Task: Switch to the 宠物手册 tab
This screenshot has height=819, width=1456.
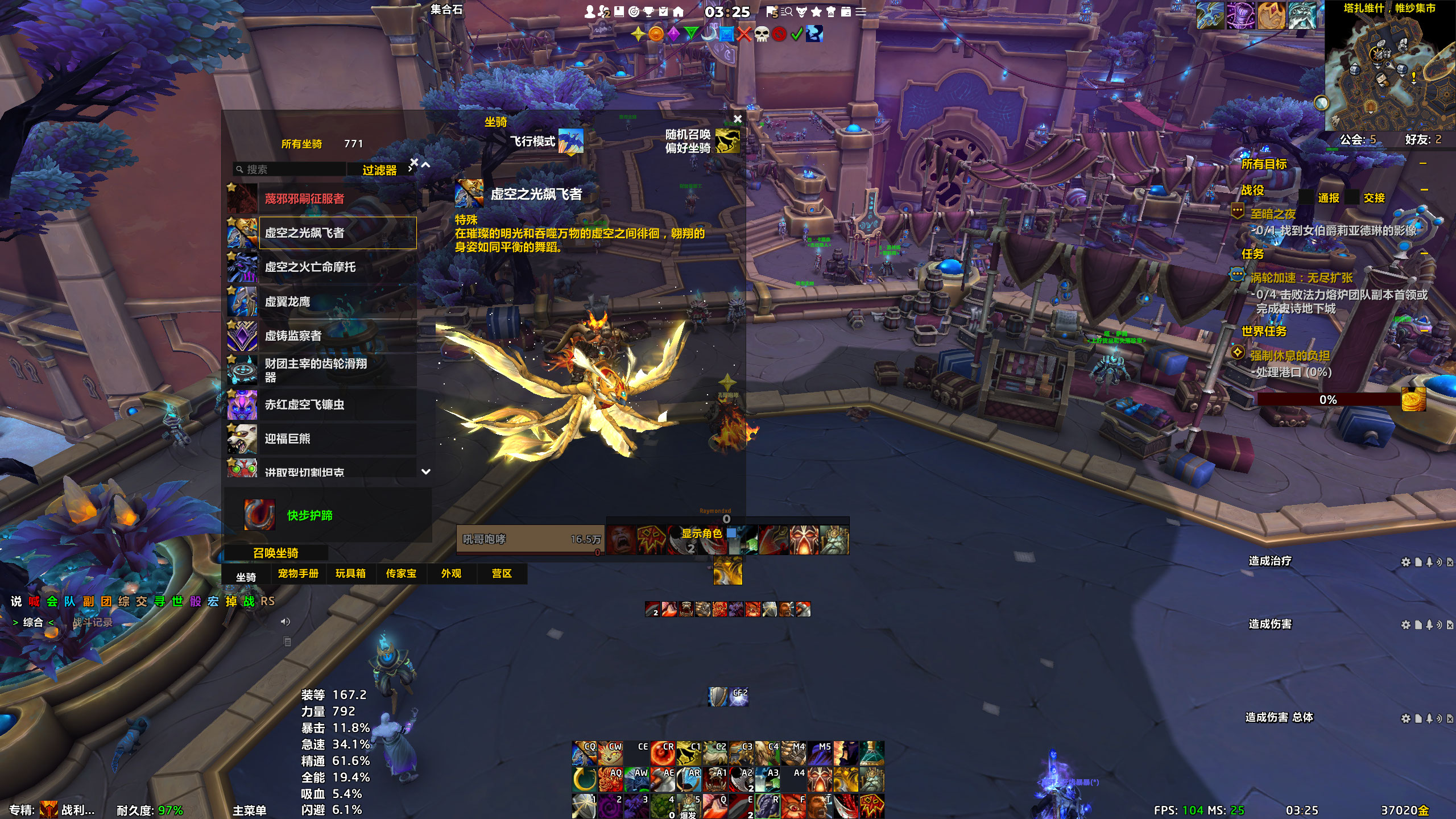Action: click(x=298, y=574)
